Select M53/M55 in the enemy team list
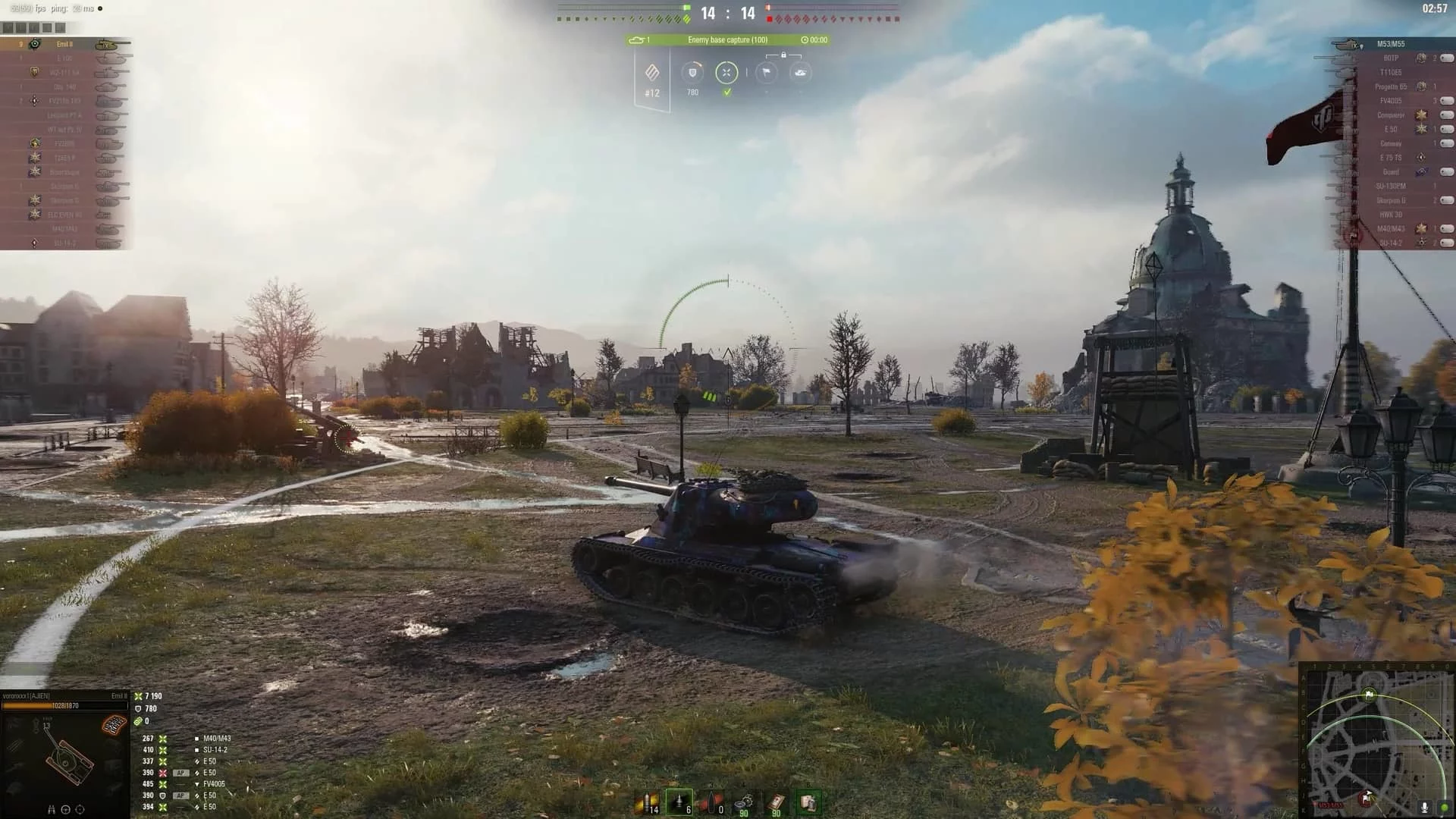Viewport: 1456px width, 819px height. tap(1391, 44)
